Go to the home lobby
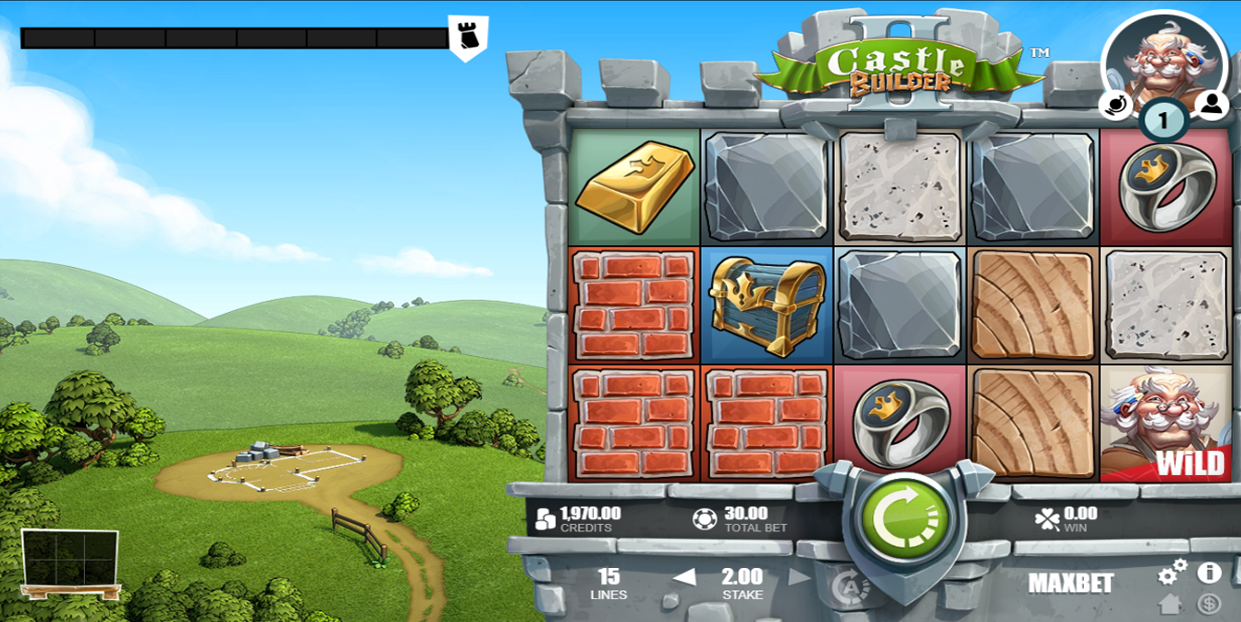 [1170, 603]
